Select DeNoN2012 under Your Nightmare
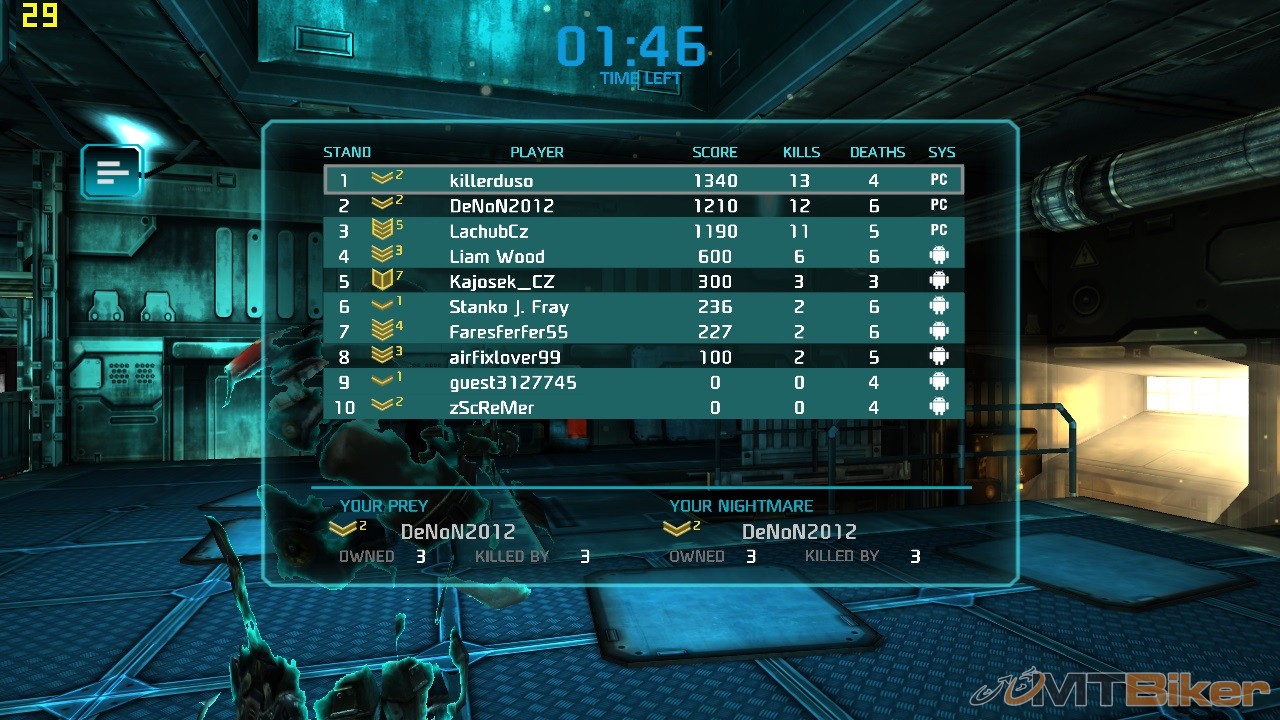1280x720 pixels. tap(798, 532)
